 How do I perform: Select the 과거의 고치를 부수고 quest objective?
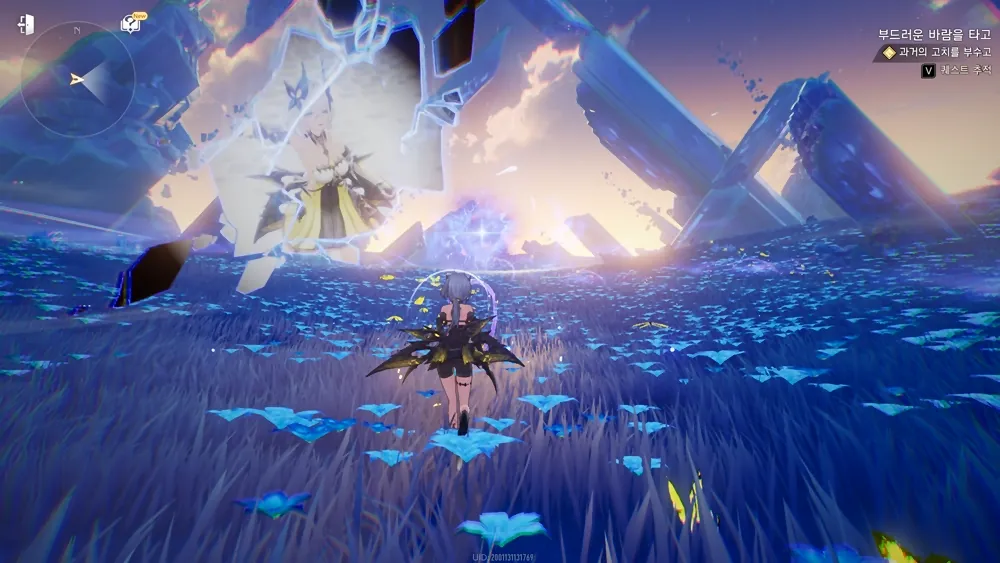(944, 53)
